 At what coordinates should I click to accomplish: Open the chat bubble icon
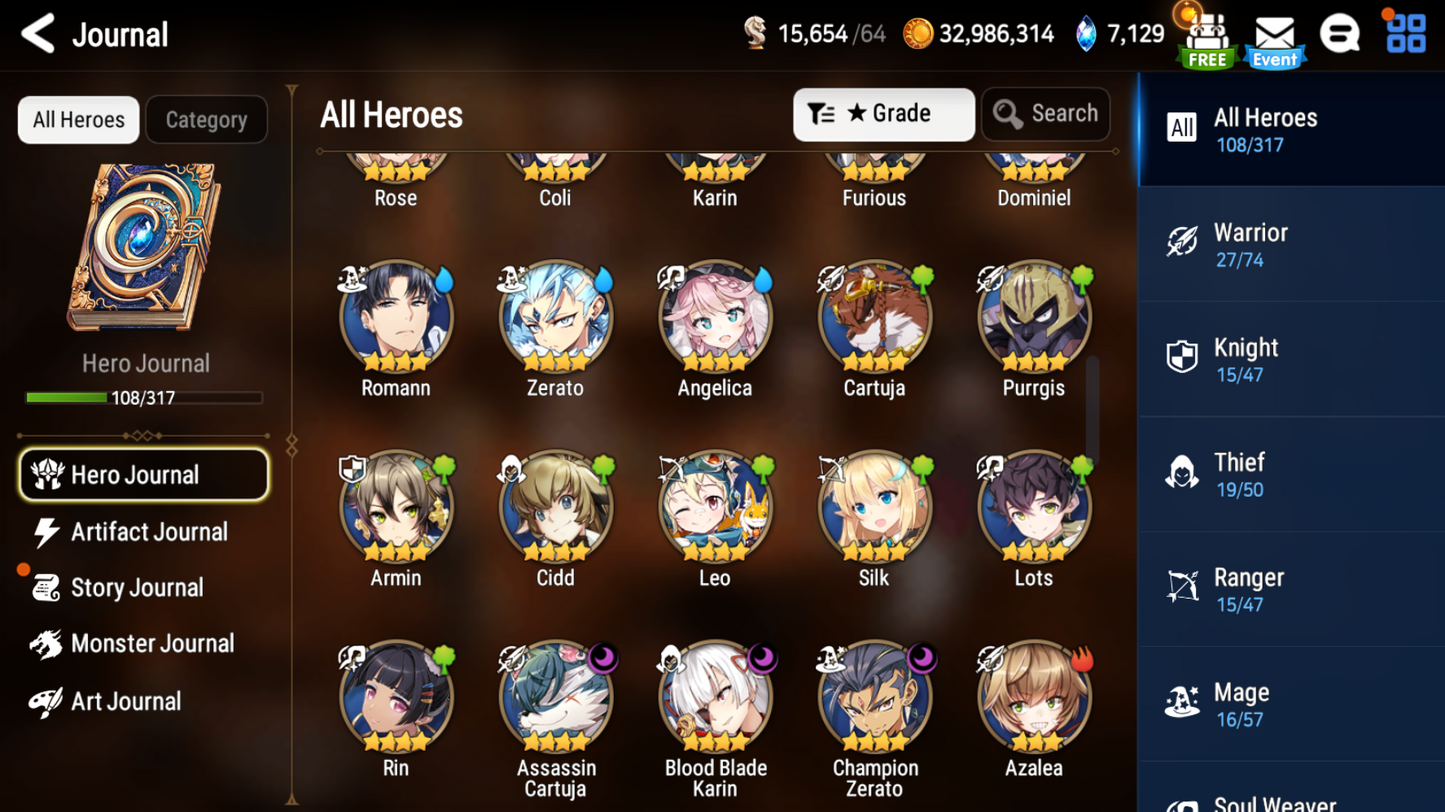(1340, 33)
